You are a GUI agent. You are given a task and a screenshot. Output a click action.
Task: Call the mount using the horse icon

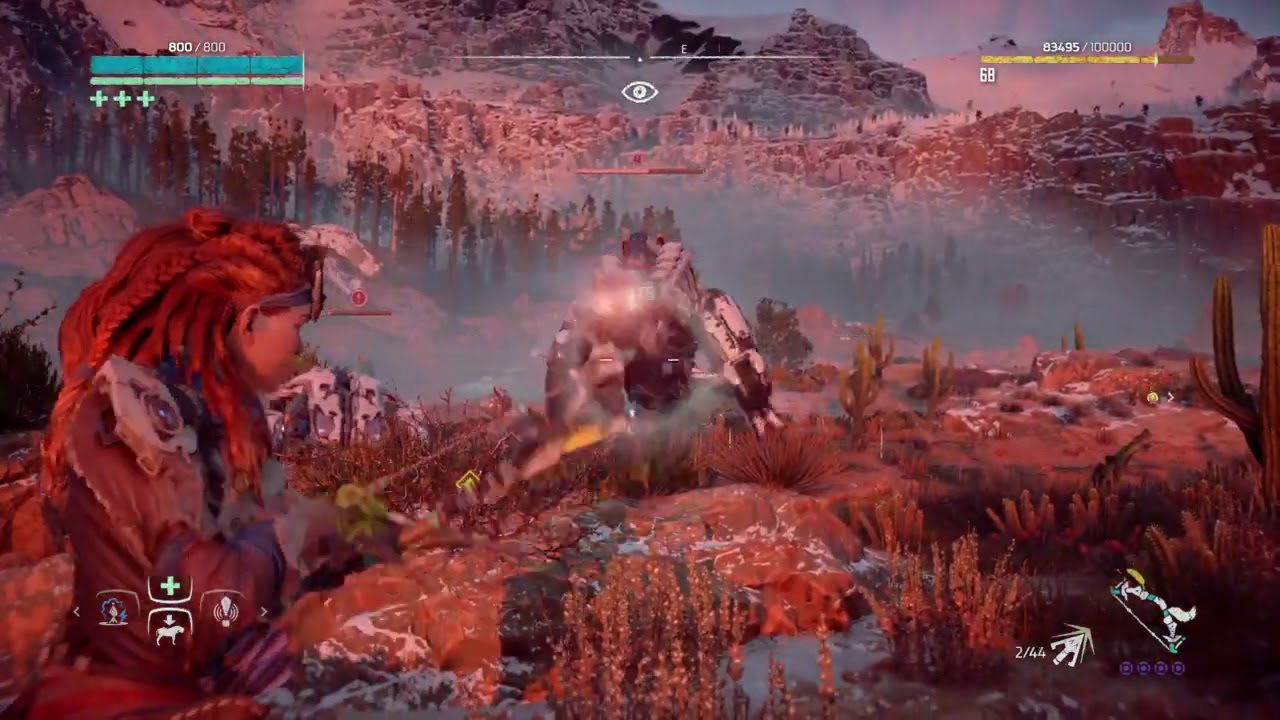tap(170, 630)
